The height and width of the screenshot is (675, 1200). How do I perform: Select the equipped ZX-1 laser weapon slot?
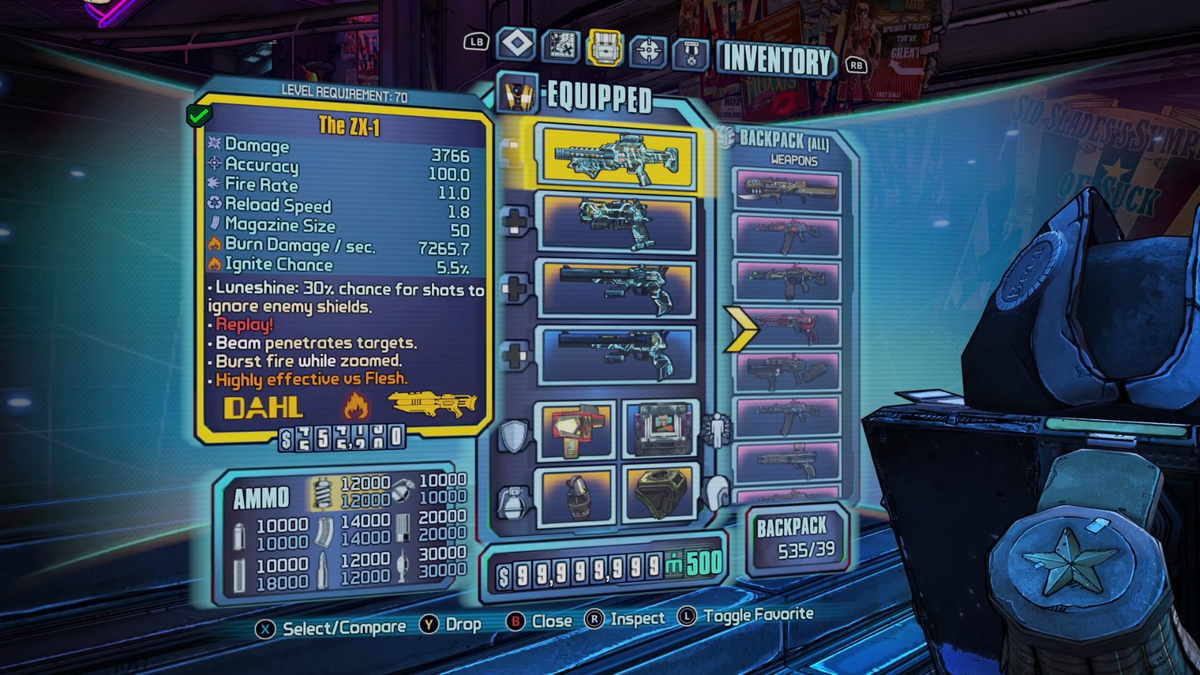[x=615, y=157]
